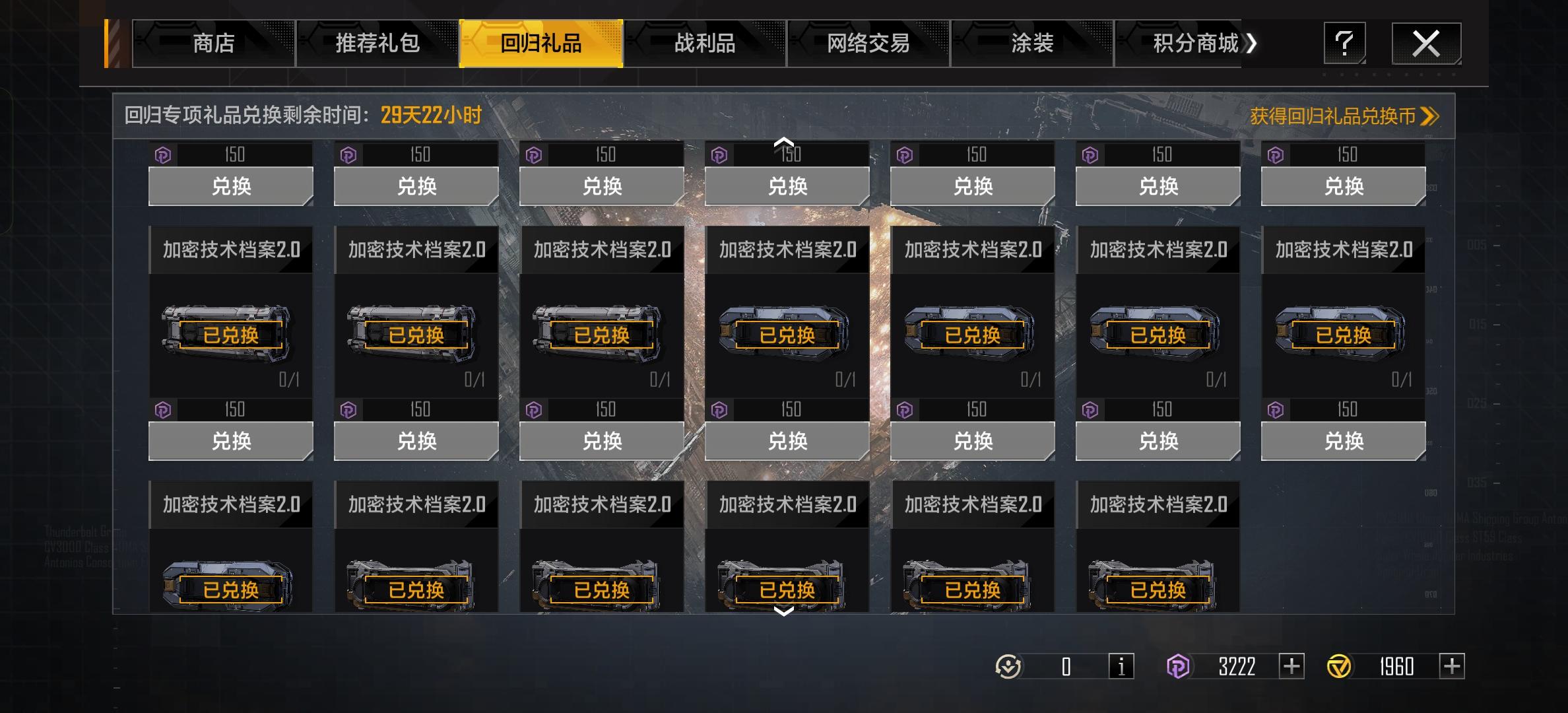Switch to the 战利品 tab
The height and width of the screenshot is (713, 1568).
(x=704, y=44)
